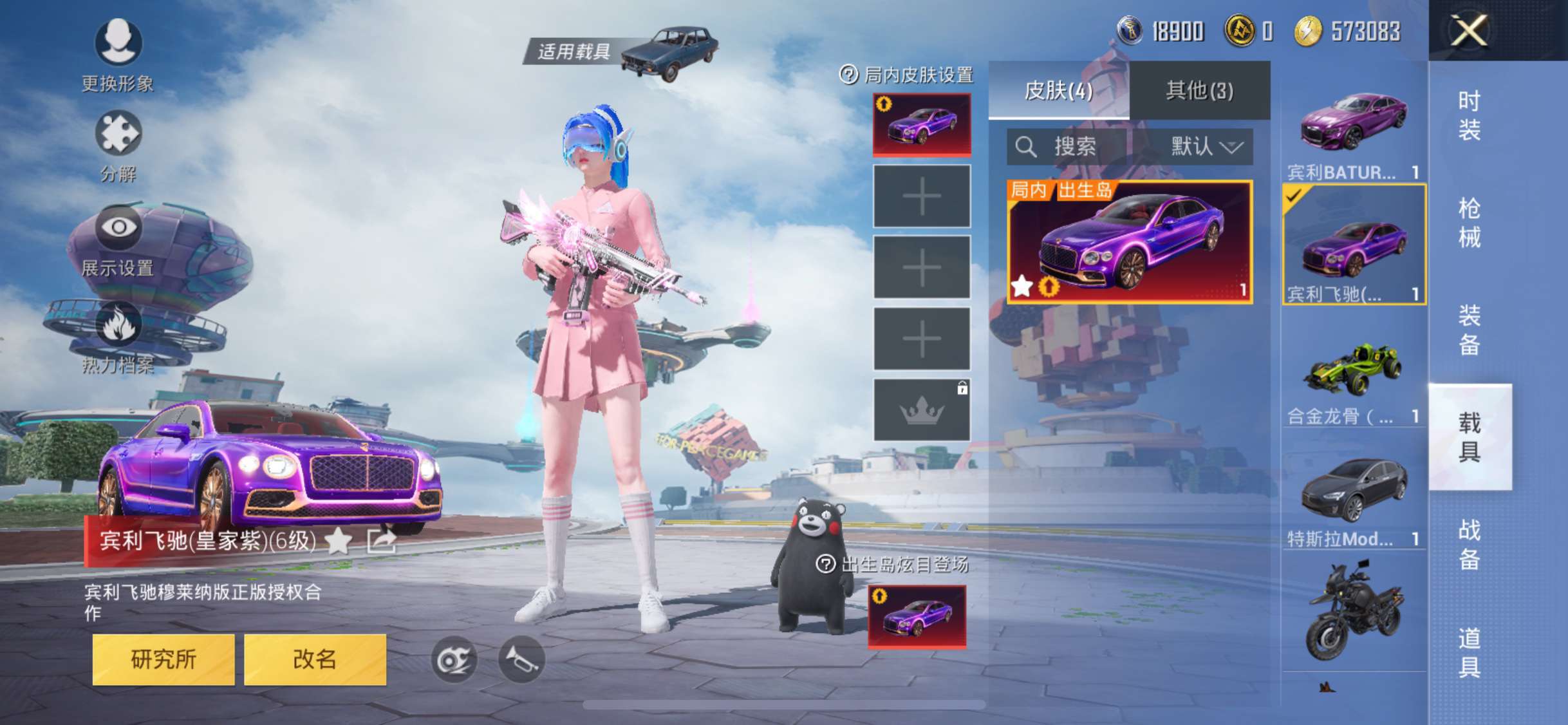Click the 研究所 button
1568x725 pixels.
tap(163, 659)
